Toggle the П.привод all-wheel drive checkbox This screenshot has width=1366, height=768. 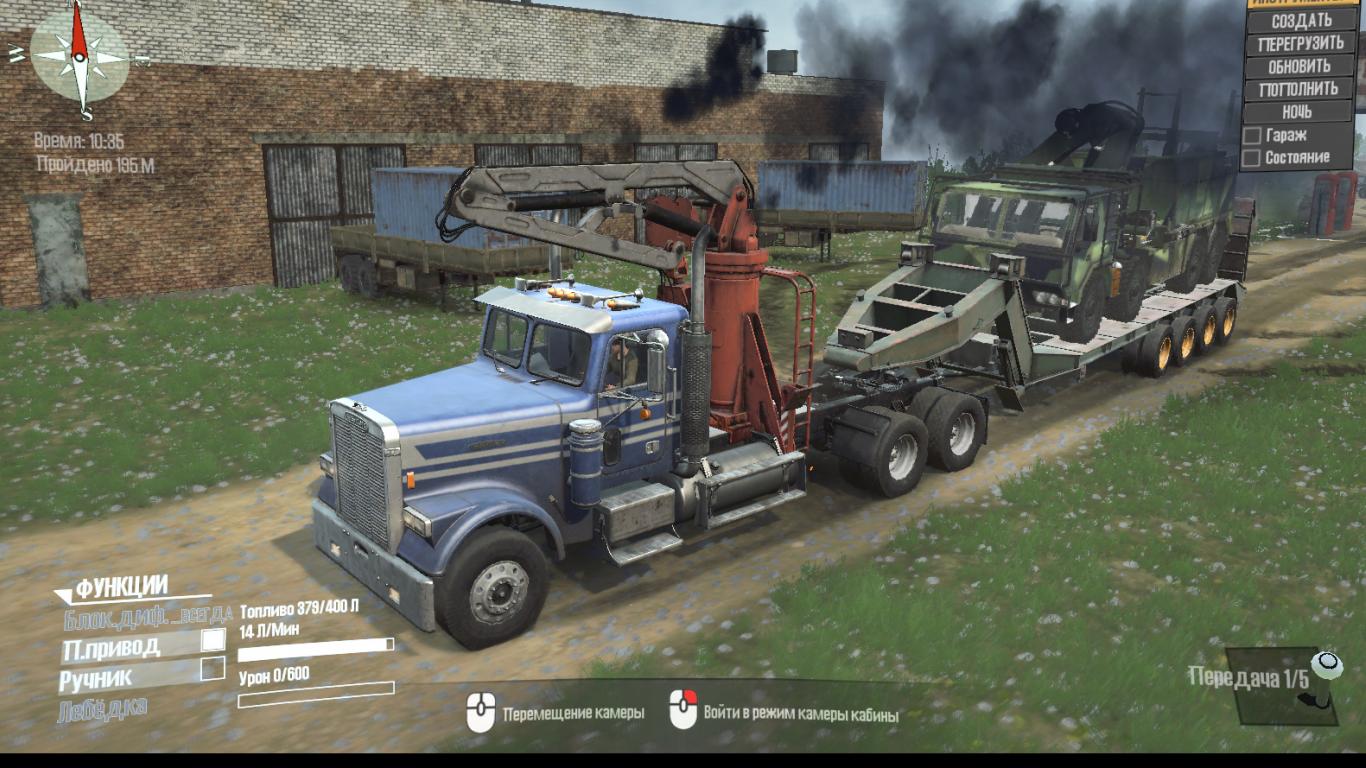(x=213, y=640)
